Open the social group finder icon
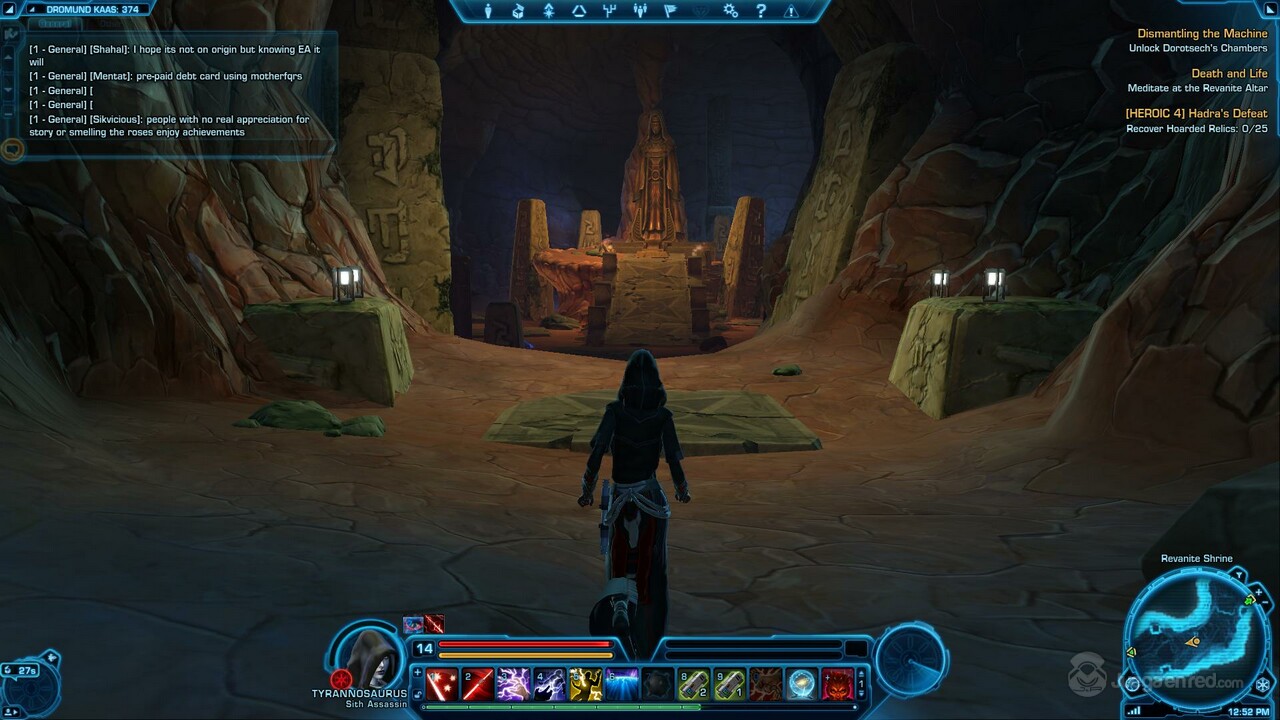 639,14
